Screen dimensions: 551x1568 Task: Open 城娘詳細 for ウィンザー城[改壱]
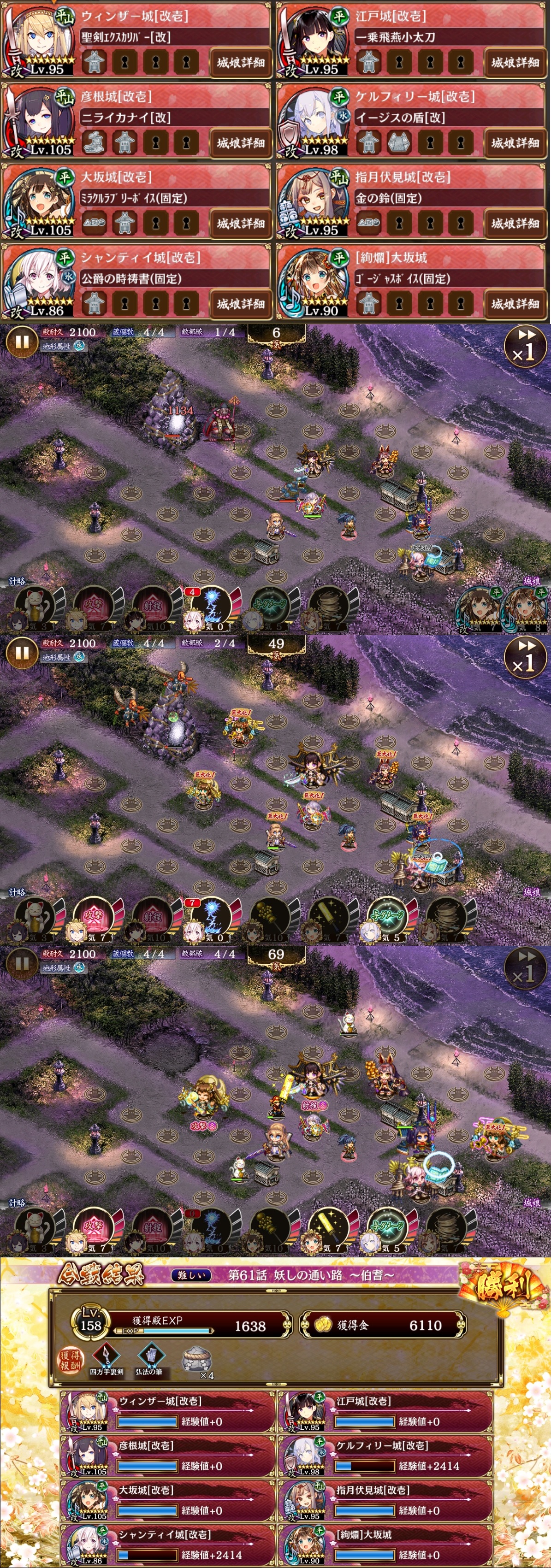241,62
